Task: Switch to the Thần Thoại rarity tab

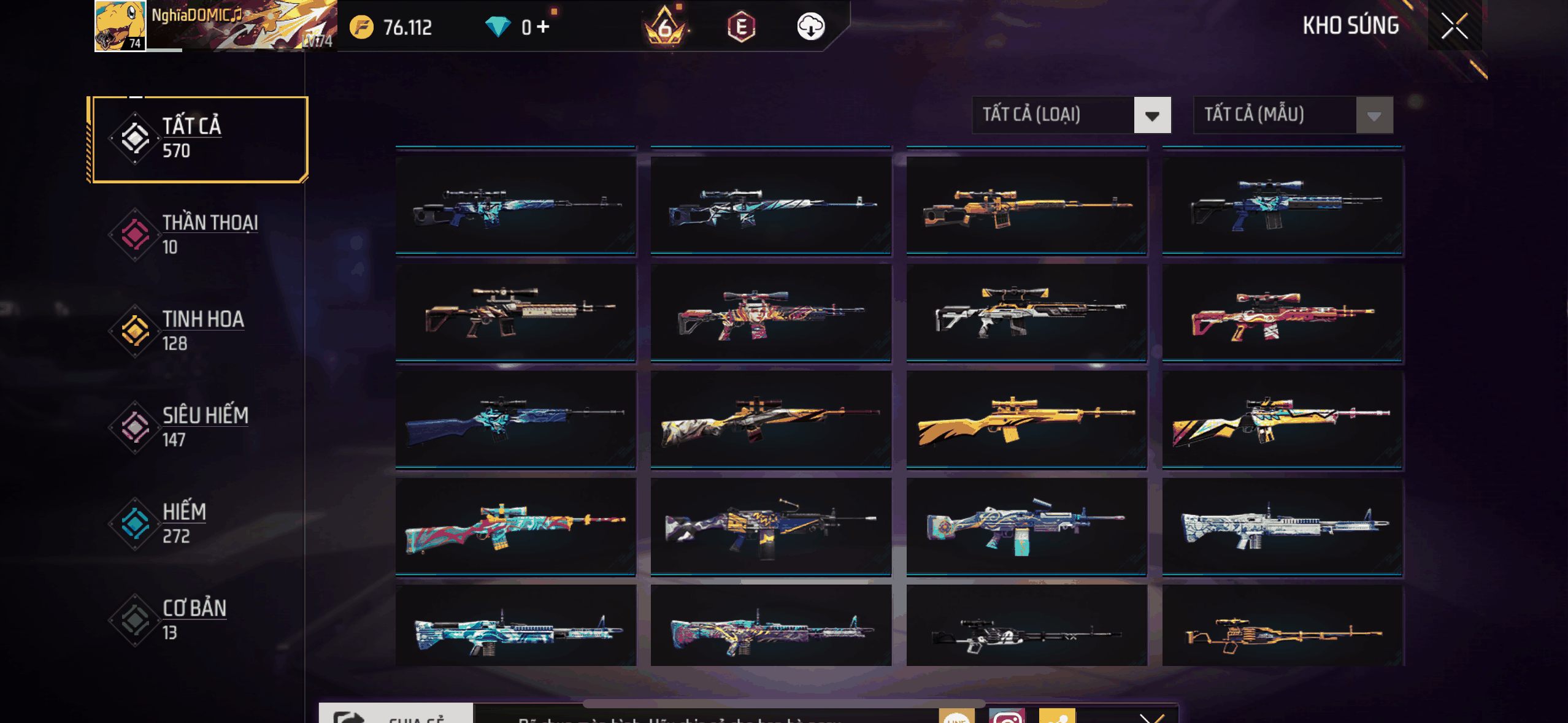Action: [x=198, y=235]
